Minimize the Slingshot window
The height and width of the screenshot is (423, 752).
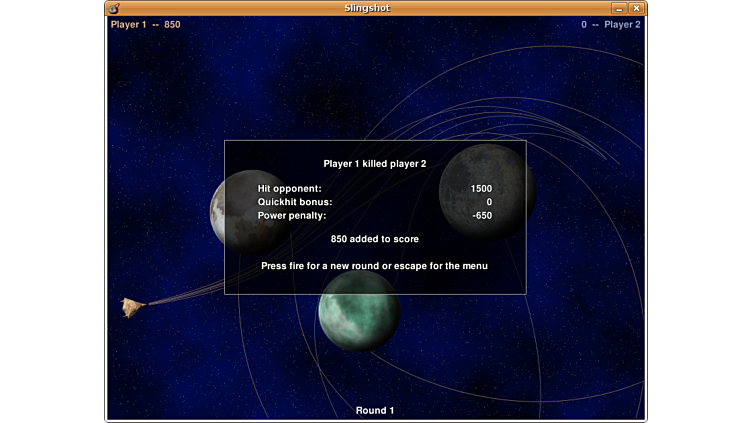tap(620, 8)
